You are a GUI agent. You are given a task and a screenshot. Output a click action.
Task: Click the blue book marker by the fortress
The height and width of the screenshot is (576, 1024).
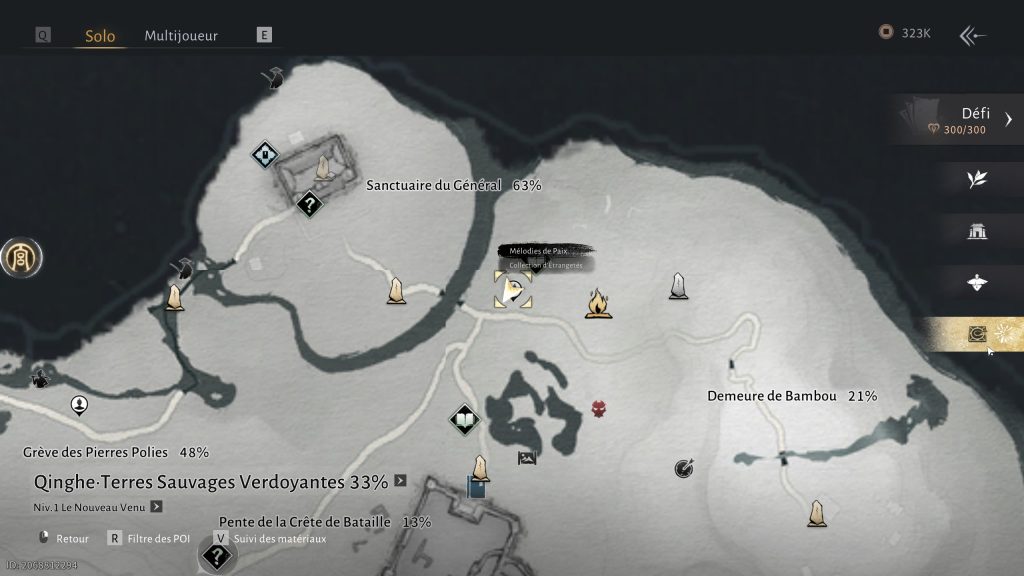pos(476,489)
